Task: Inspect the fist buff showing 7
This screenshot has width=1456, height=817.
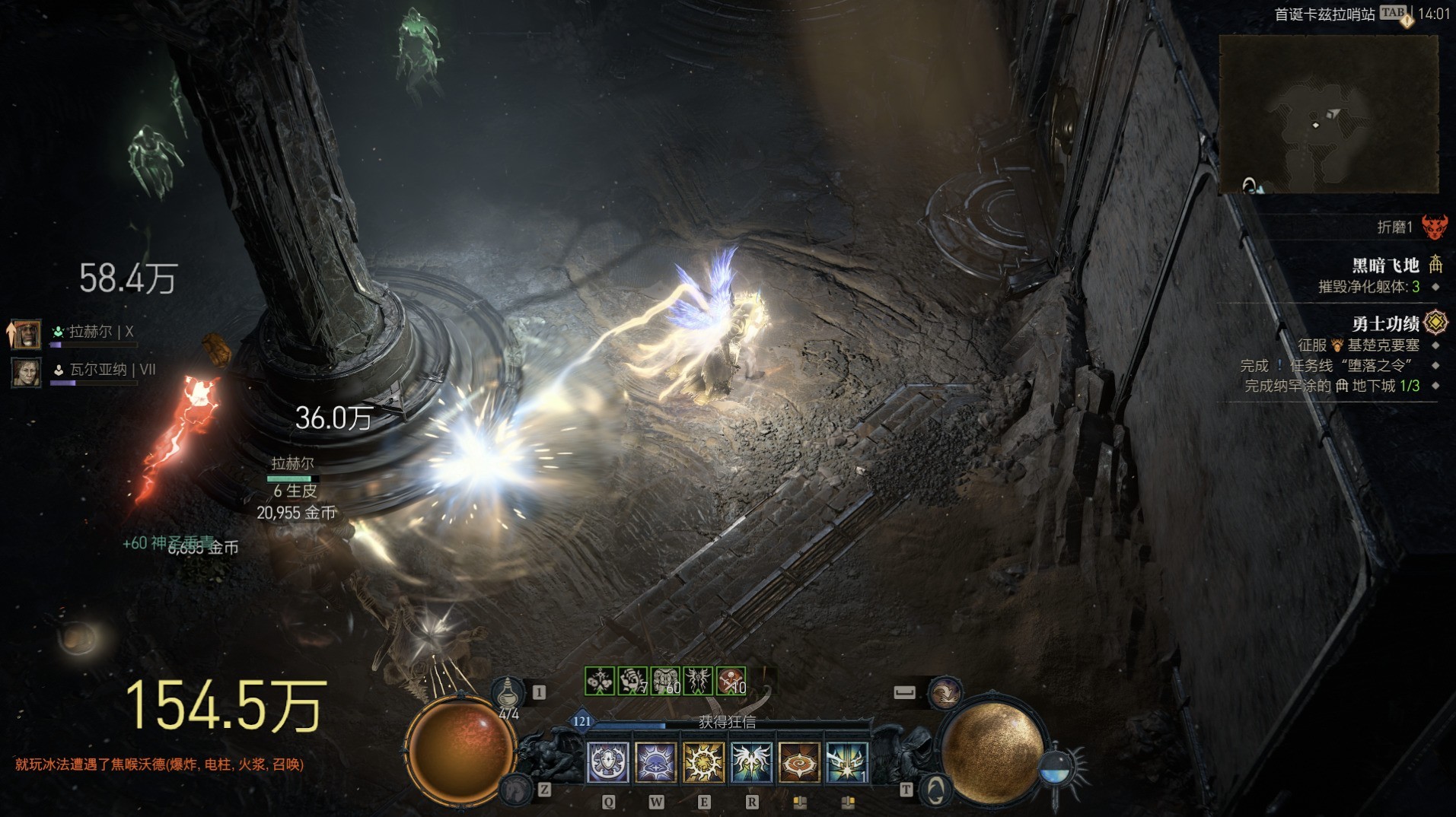Action: (632, 681)
